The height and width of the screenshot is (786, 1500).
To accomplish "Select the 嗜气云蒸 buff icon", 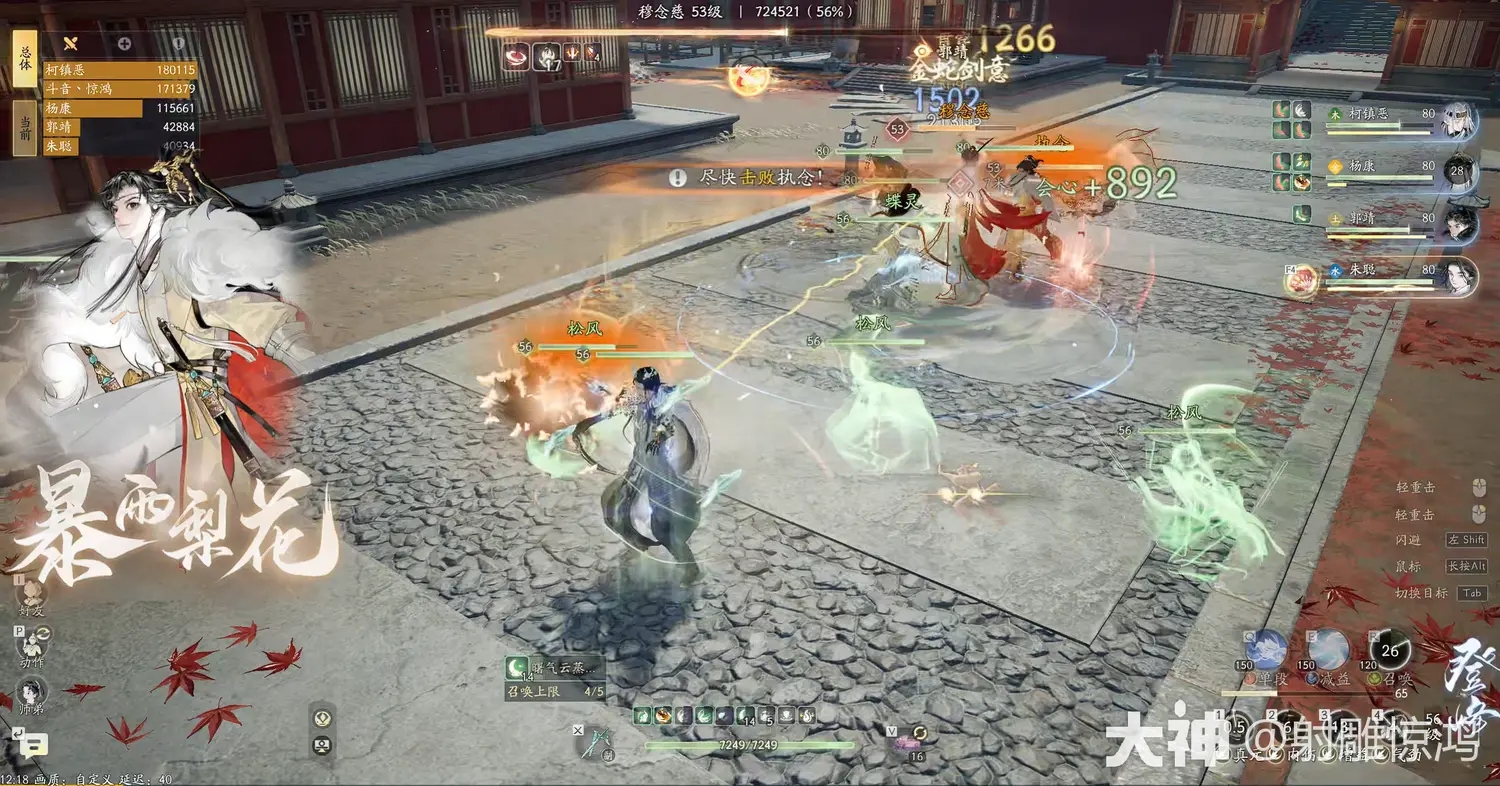I will pos(519,668).
